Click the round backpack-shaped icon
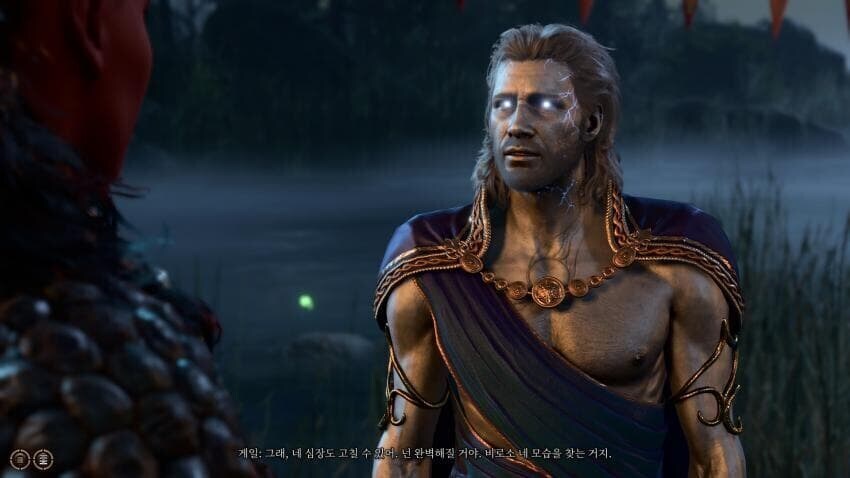 [20, 459]
